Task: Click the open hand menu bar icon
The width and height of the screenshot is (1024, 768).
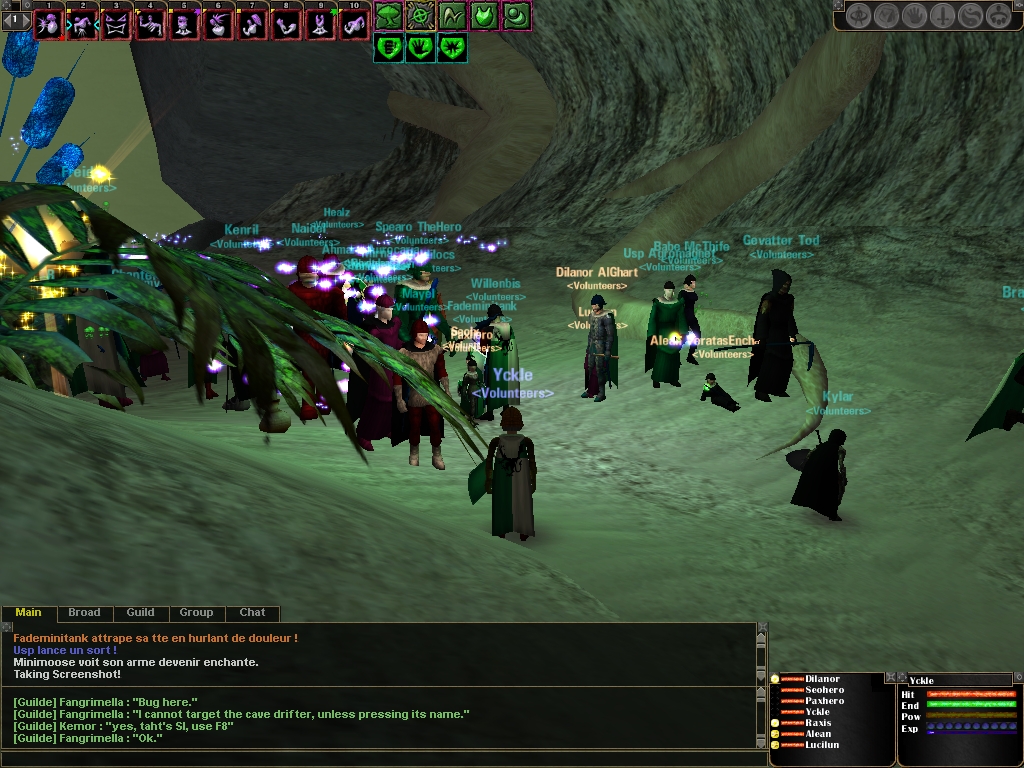Action: 915,16
